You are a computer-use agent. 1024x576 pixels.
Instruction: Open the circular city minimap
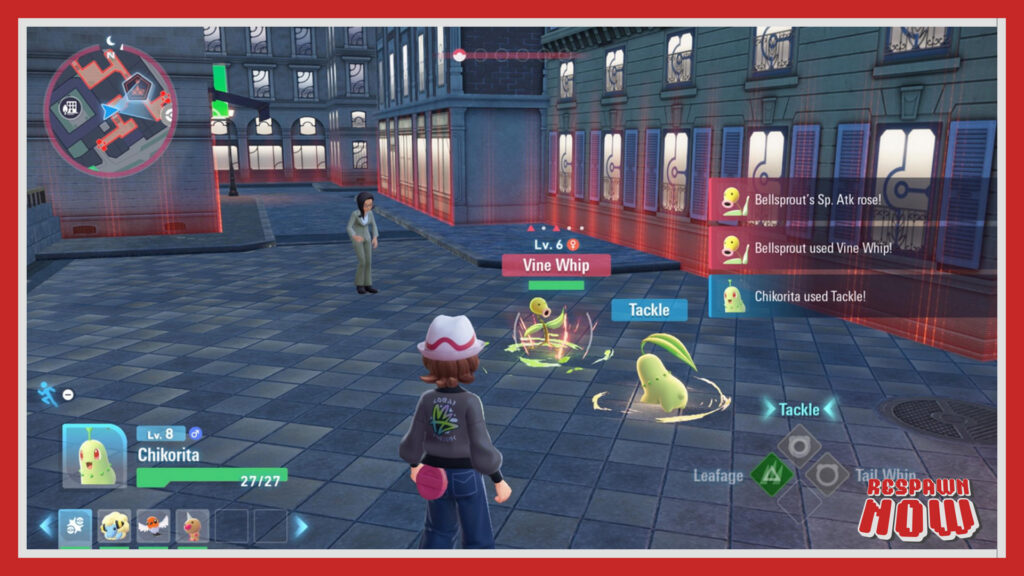click(110, 110)
